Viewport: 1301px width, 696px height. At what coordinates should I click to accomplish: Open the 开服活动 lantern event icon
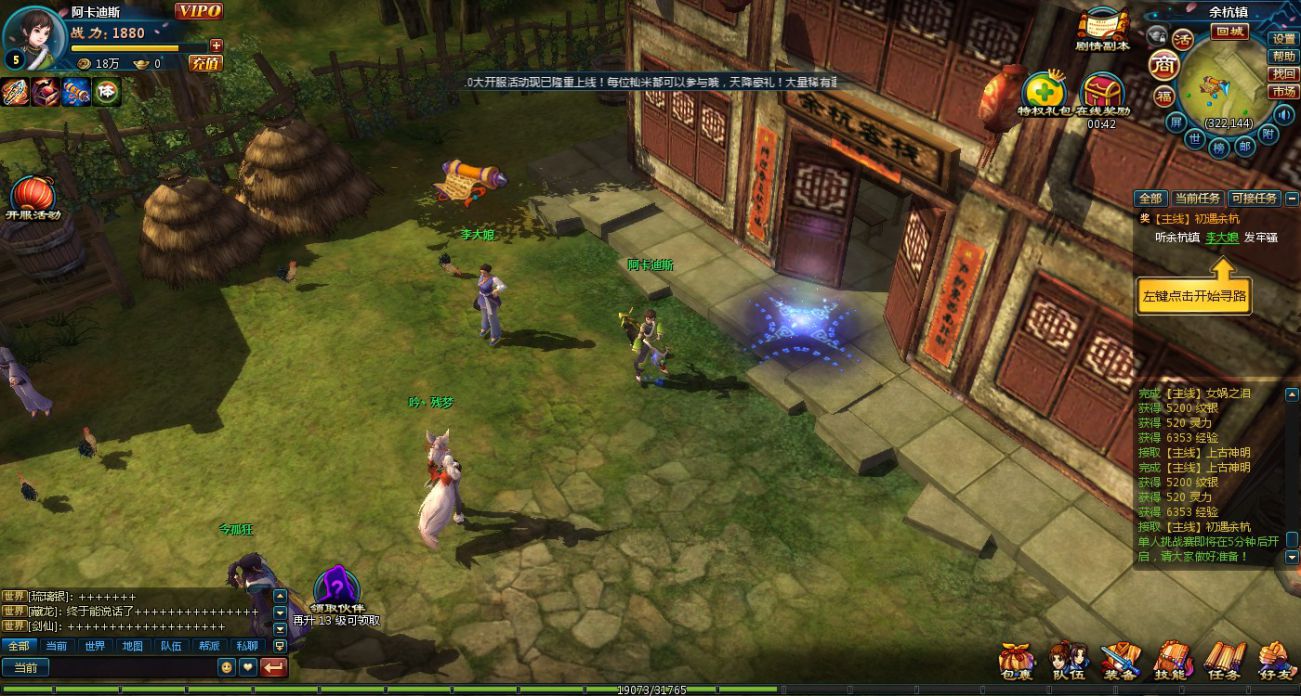coord(34,198)
